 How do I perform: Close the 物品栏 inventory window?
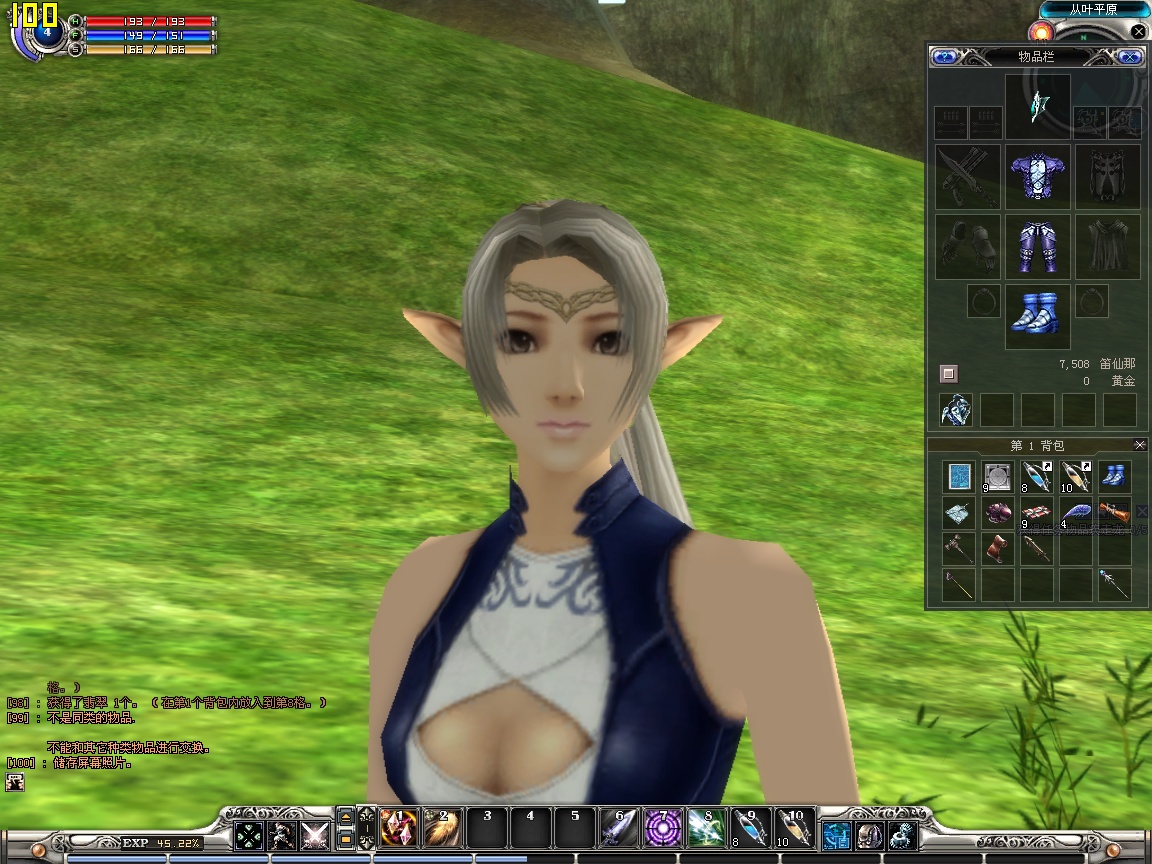pyautogui.click(x=1130, y=57)
